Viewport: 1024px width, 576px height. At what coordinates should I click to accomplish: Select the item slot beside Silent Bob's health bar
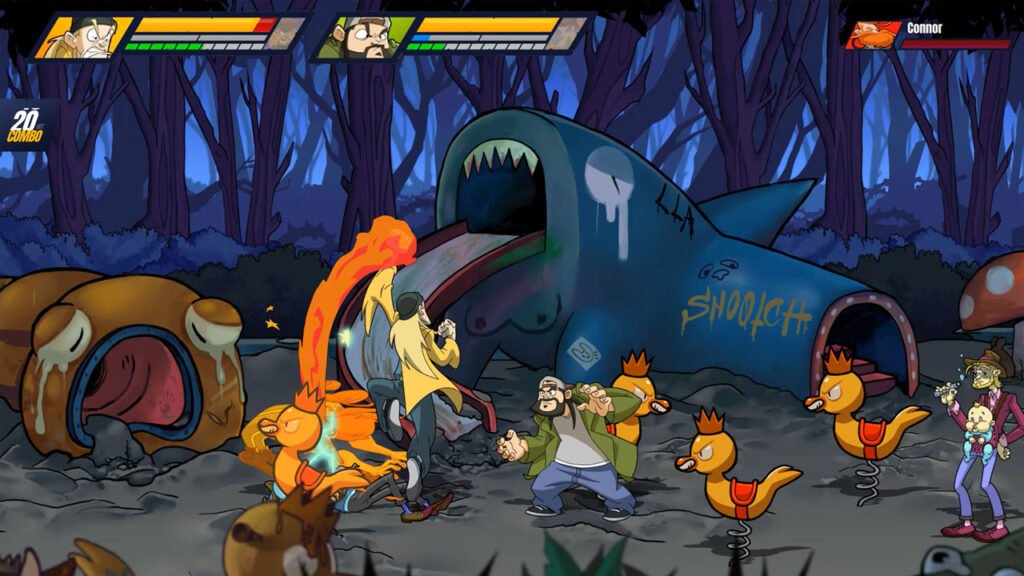pos(570,33)
